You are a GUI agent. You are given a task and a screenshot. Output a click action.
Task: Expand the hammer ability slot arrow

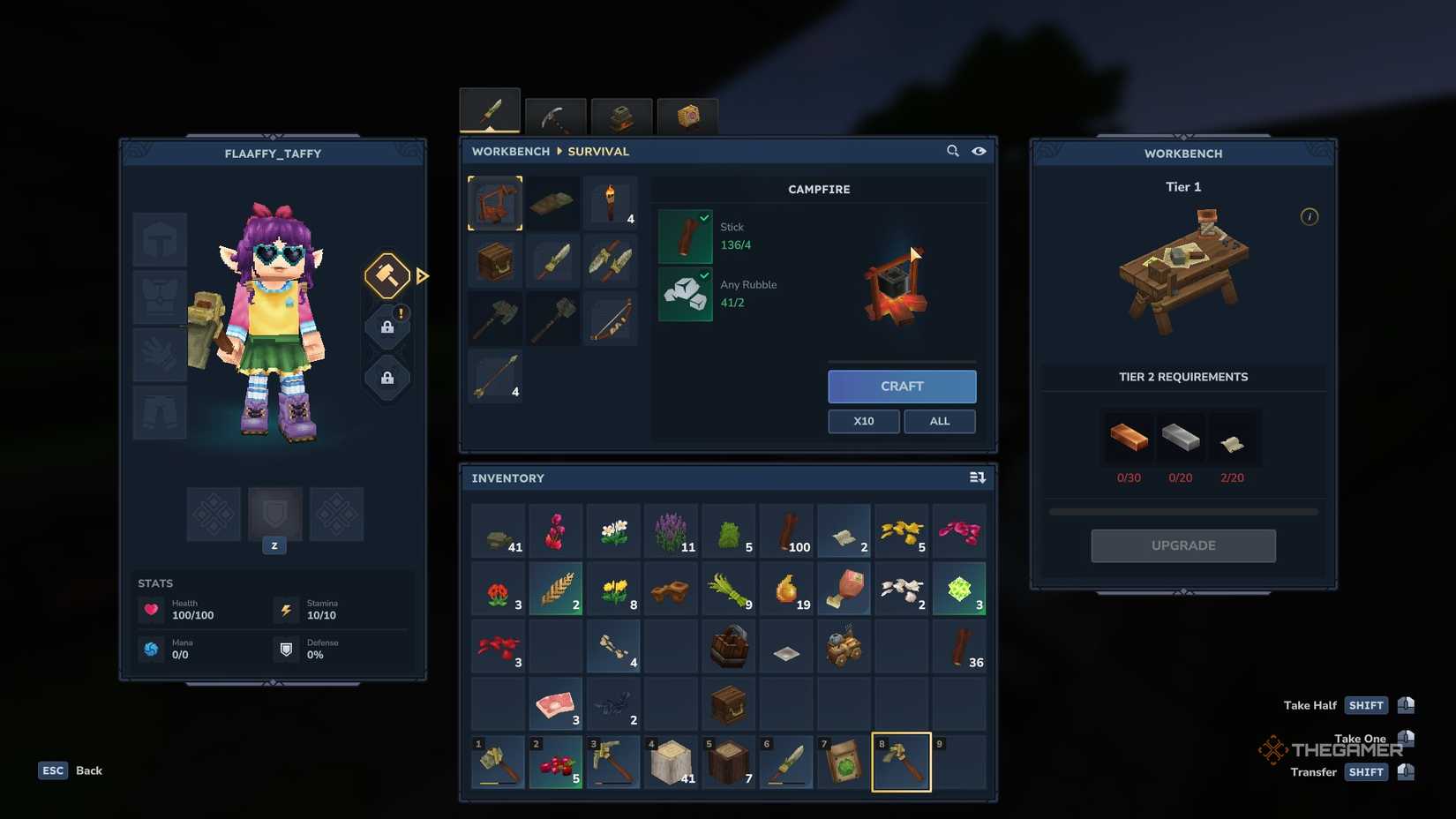click(x=423, y=276)
